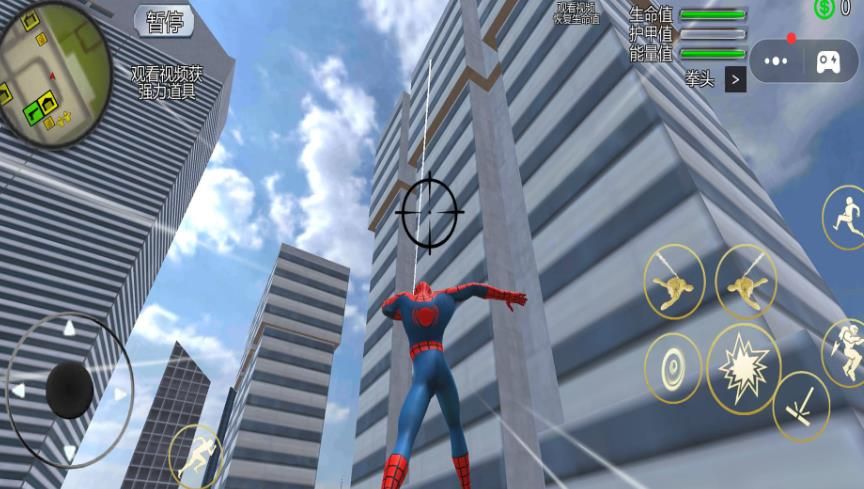This screenshot has height=489, width=864.
Task: Tap the green dollar money icon
Action: [x=825, y=8]
